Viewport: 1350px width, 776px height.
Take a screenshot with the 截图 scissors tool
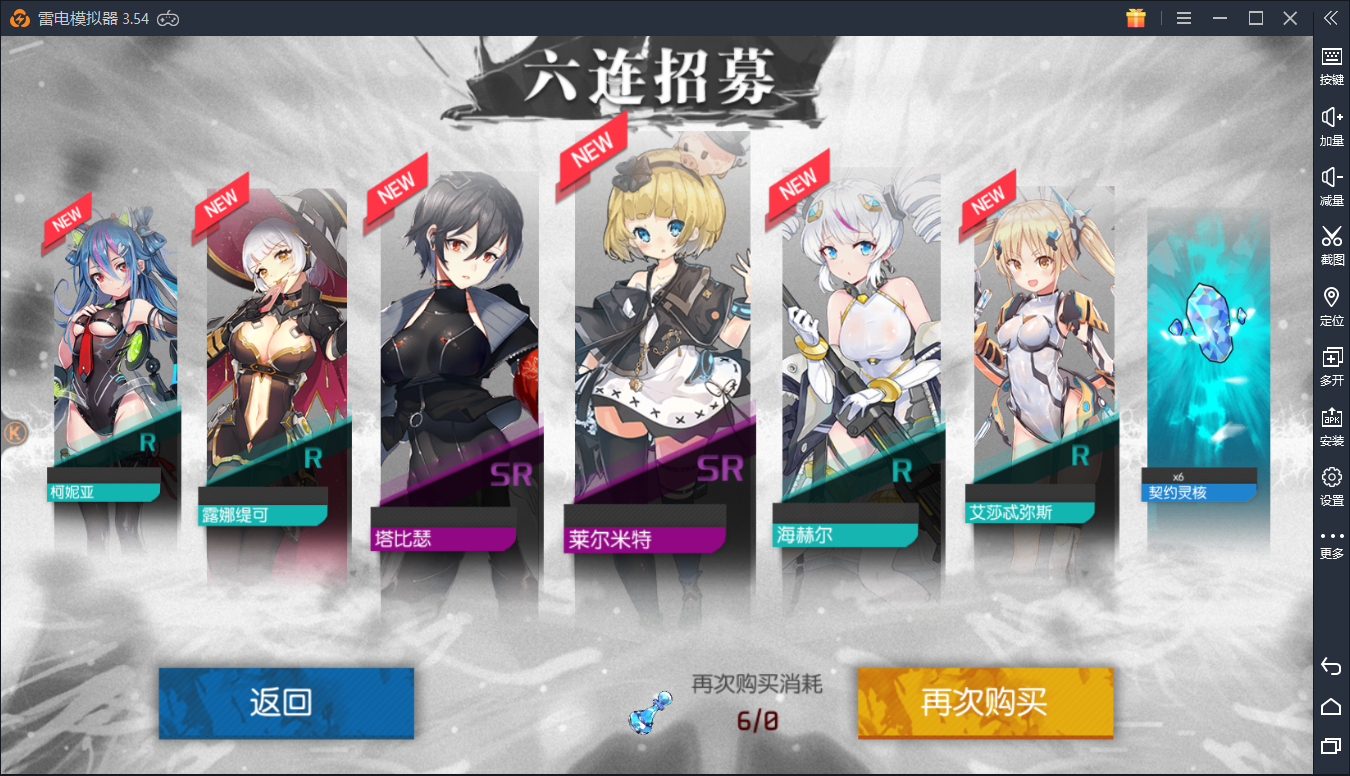(x=1331, y=243)
